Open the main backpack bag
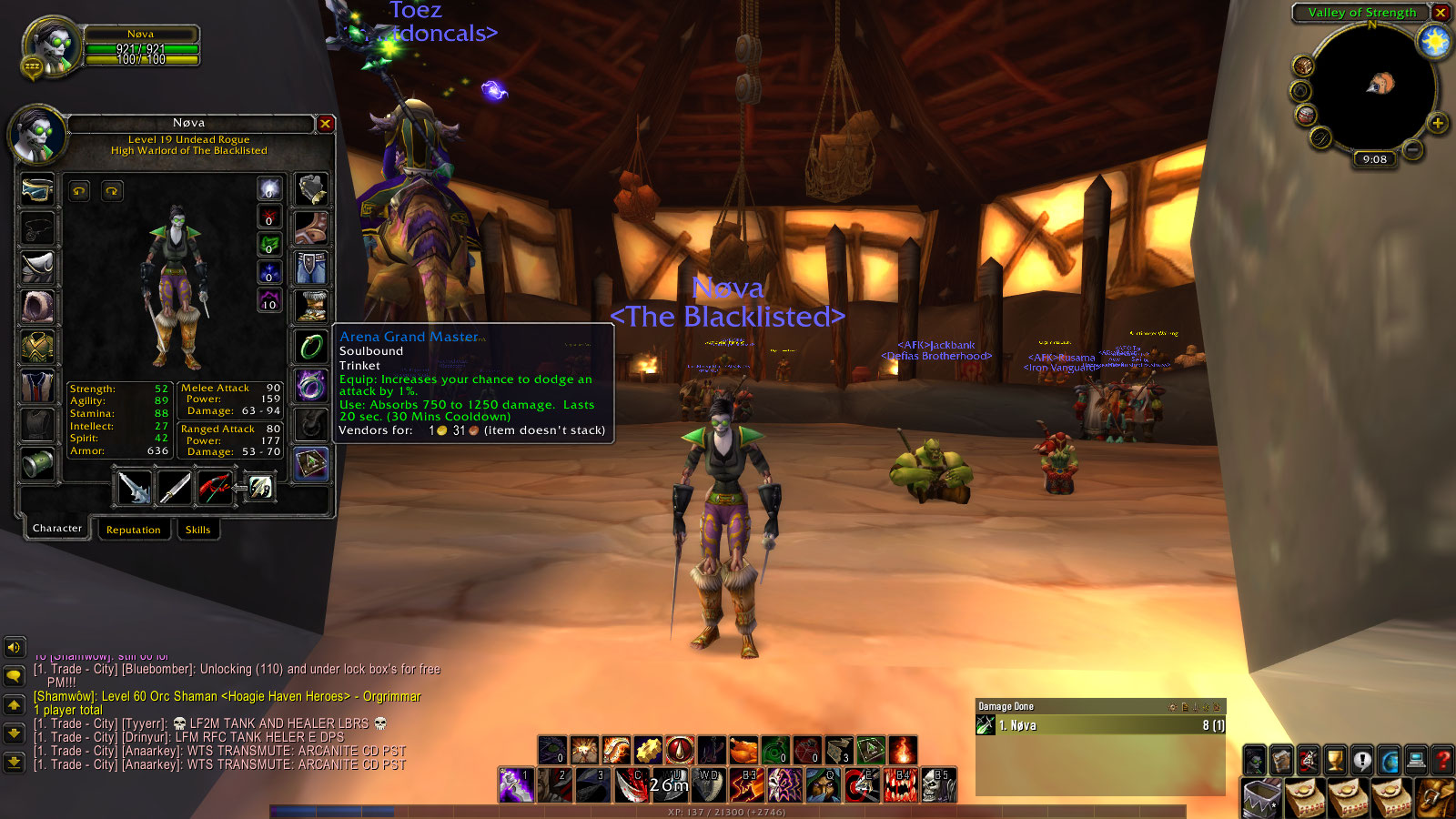Viewport: 1456px width, 819px height. click(1263, 799)
